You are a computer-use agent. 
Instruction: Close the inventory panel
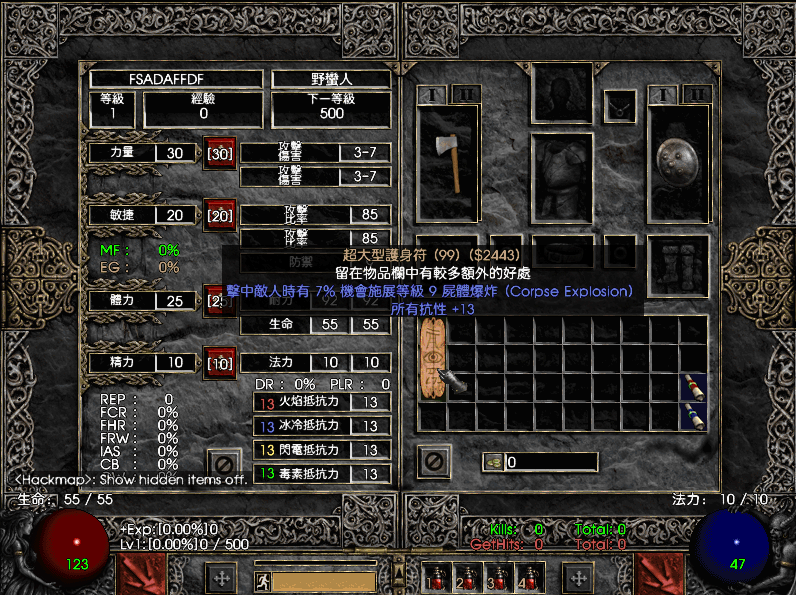pos(432,461)
